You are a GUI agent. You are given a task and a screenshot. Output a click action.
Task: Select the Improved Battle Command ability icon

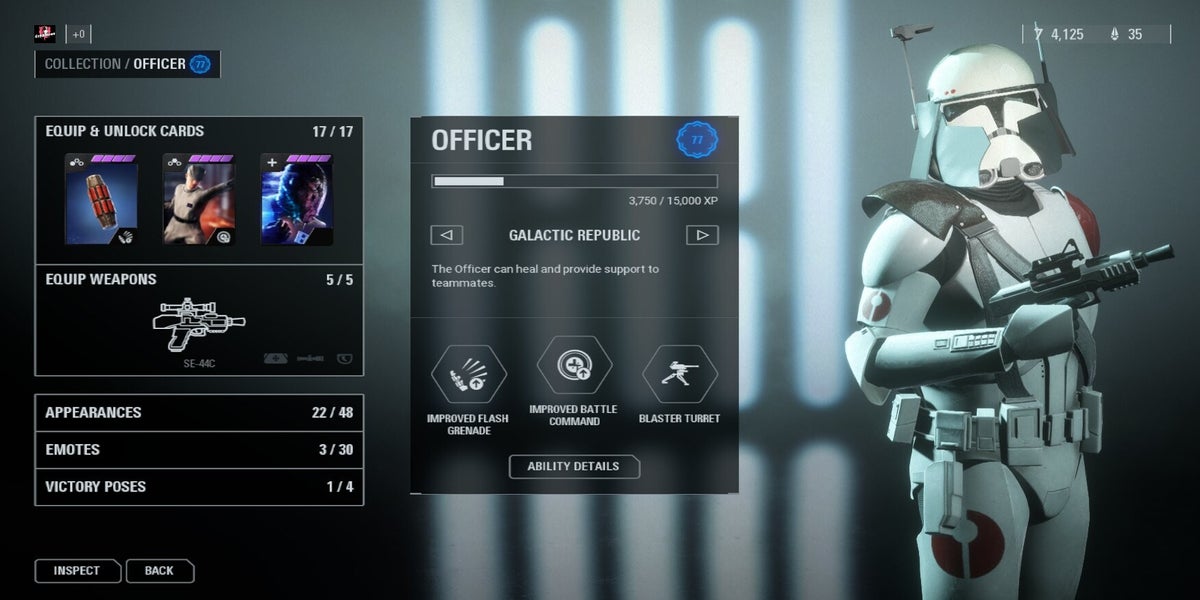click(x=574, y=366)
